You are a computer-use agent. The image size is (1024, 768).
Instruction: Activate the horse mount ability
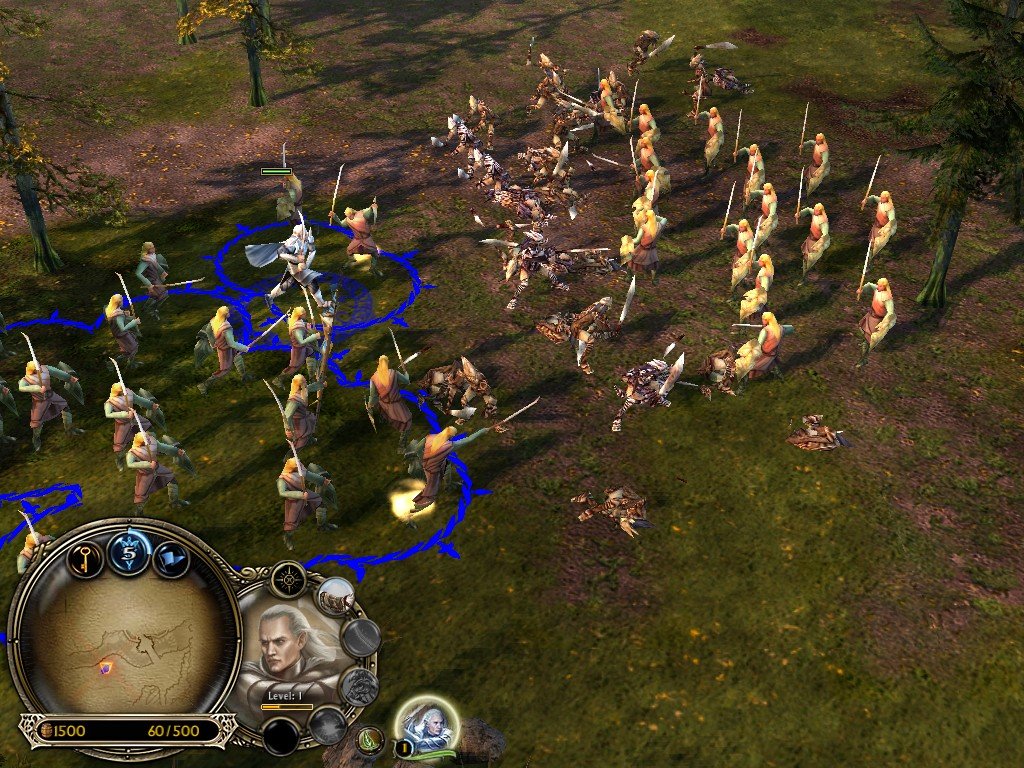337,597
